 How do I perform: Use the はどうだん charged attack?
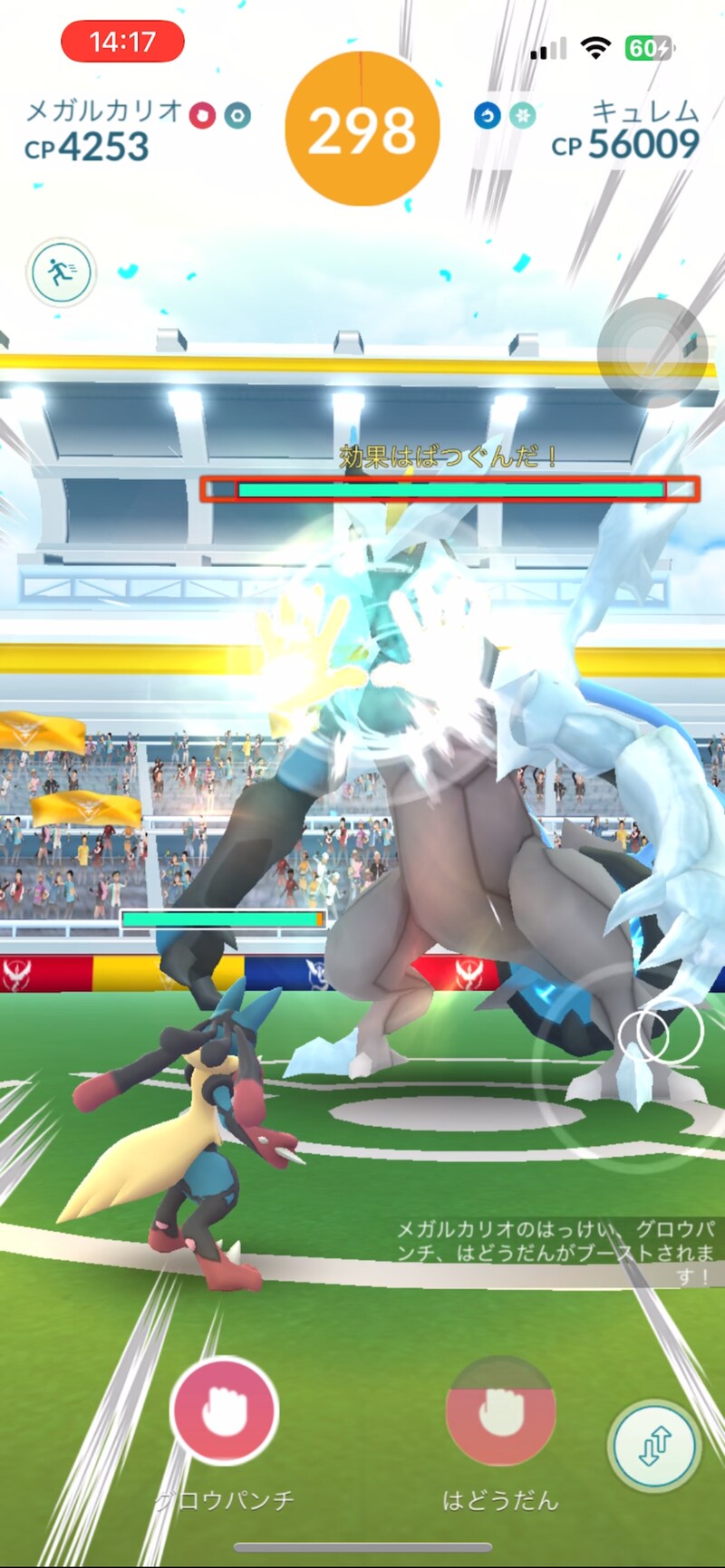499,1410
